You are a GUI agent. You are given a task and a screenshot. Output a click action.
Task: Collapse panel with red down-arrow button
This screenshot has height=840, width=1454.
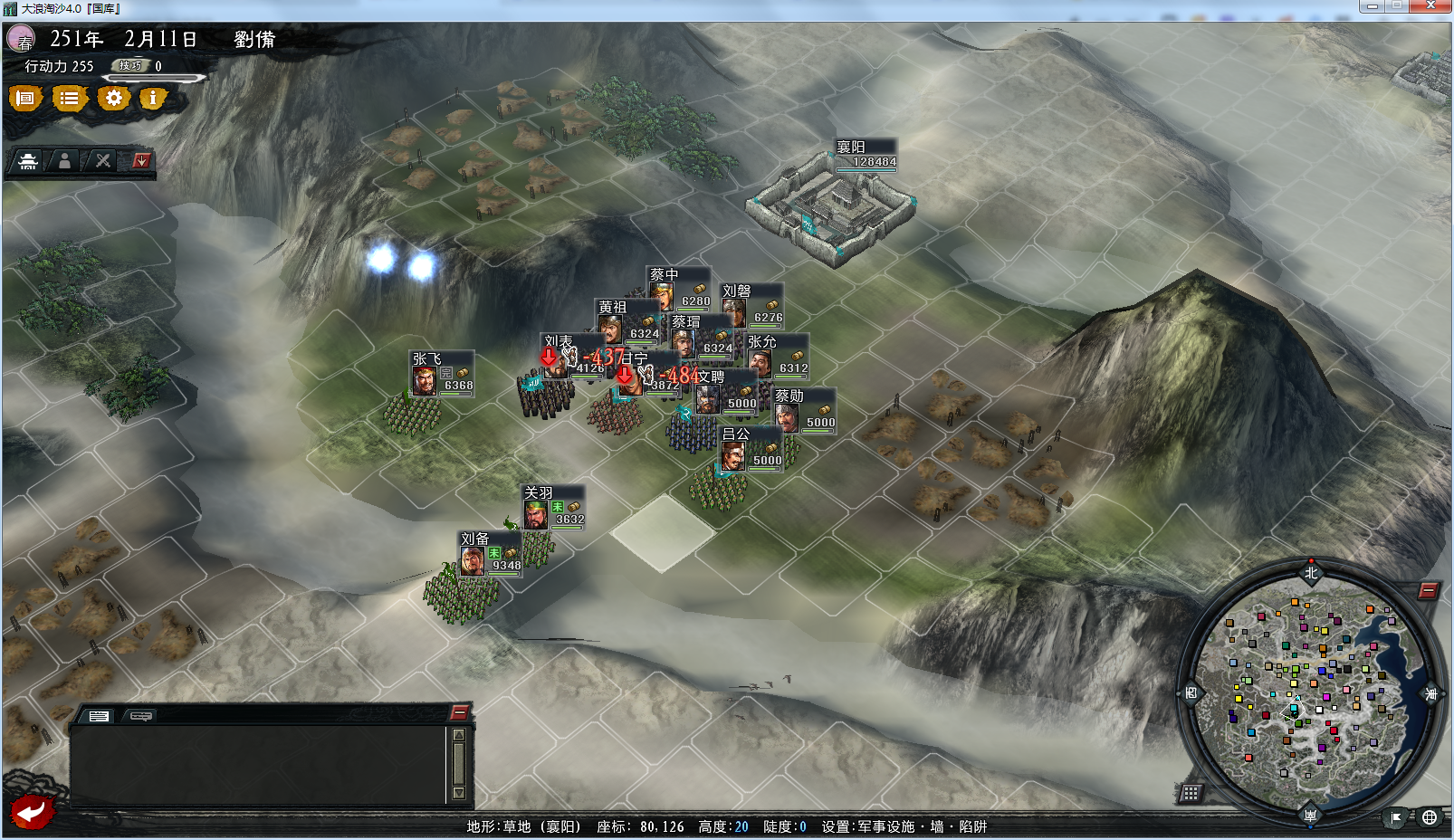pyautogui.click(x=141, y=161)
